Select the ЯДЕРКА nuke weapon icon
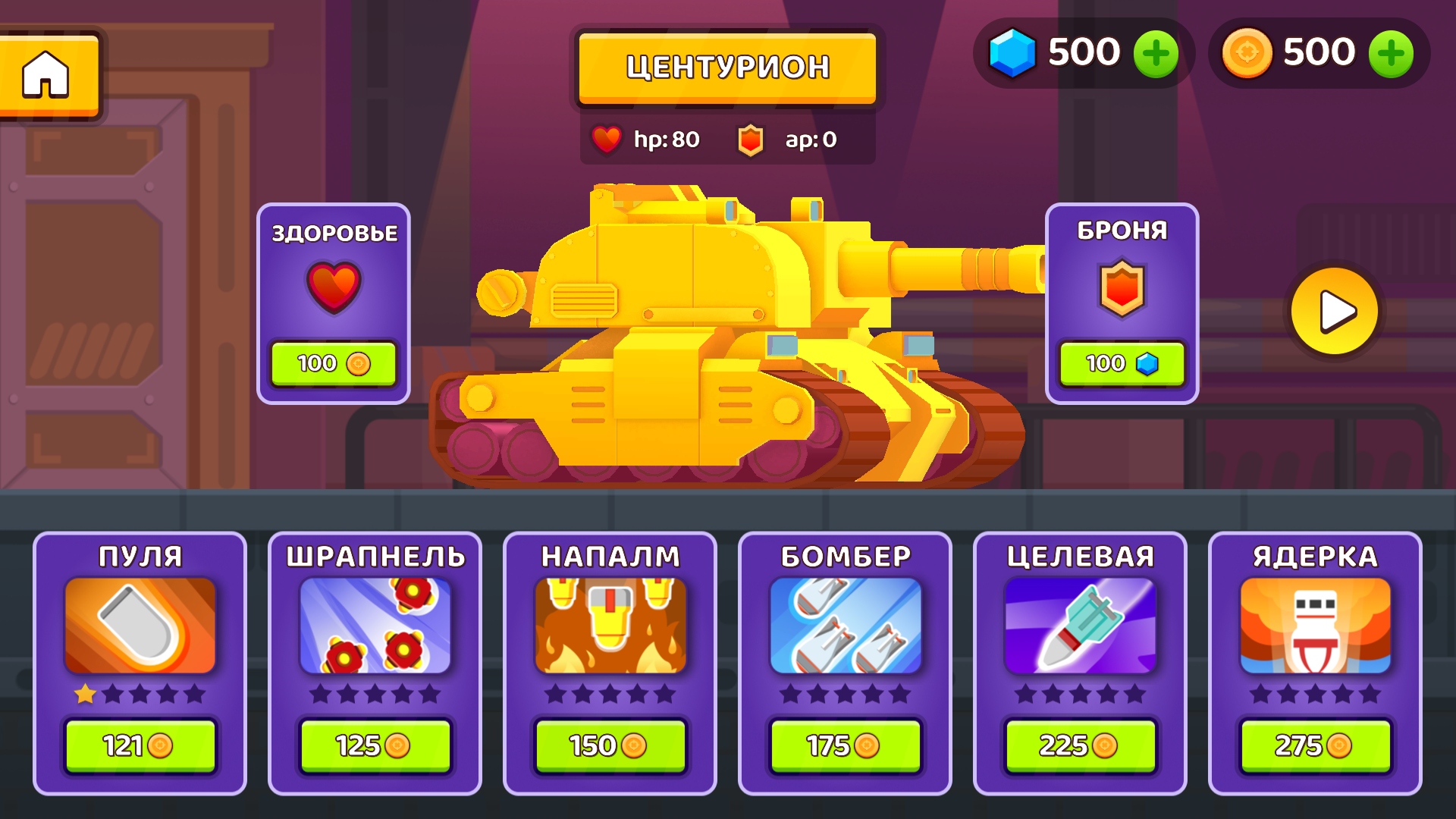Viewport: 1456px width, 819px height. pyautogui.click(x=1316, y=626)
